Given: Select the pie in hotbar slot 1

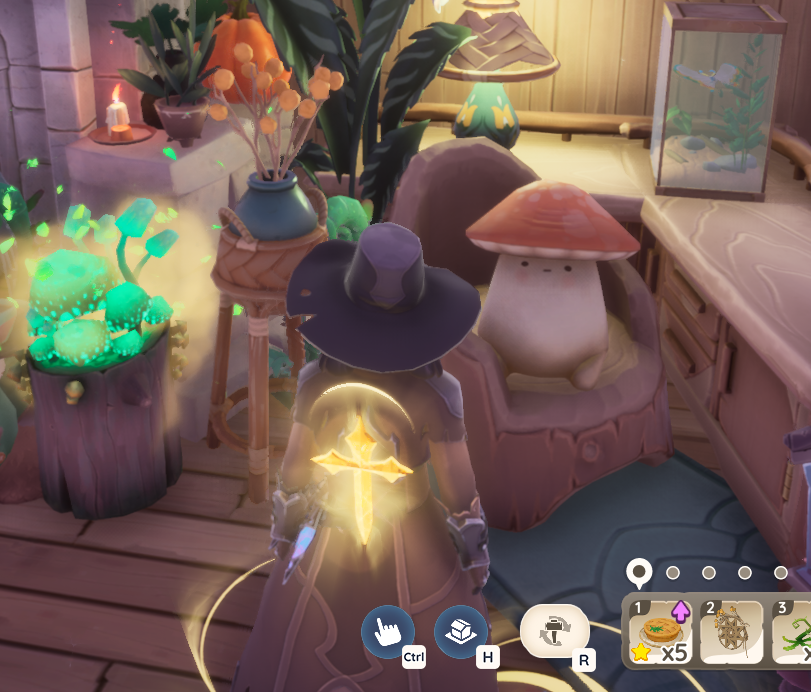Looking at the screenshot, I should (659, 632).
